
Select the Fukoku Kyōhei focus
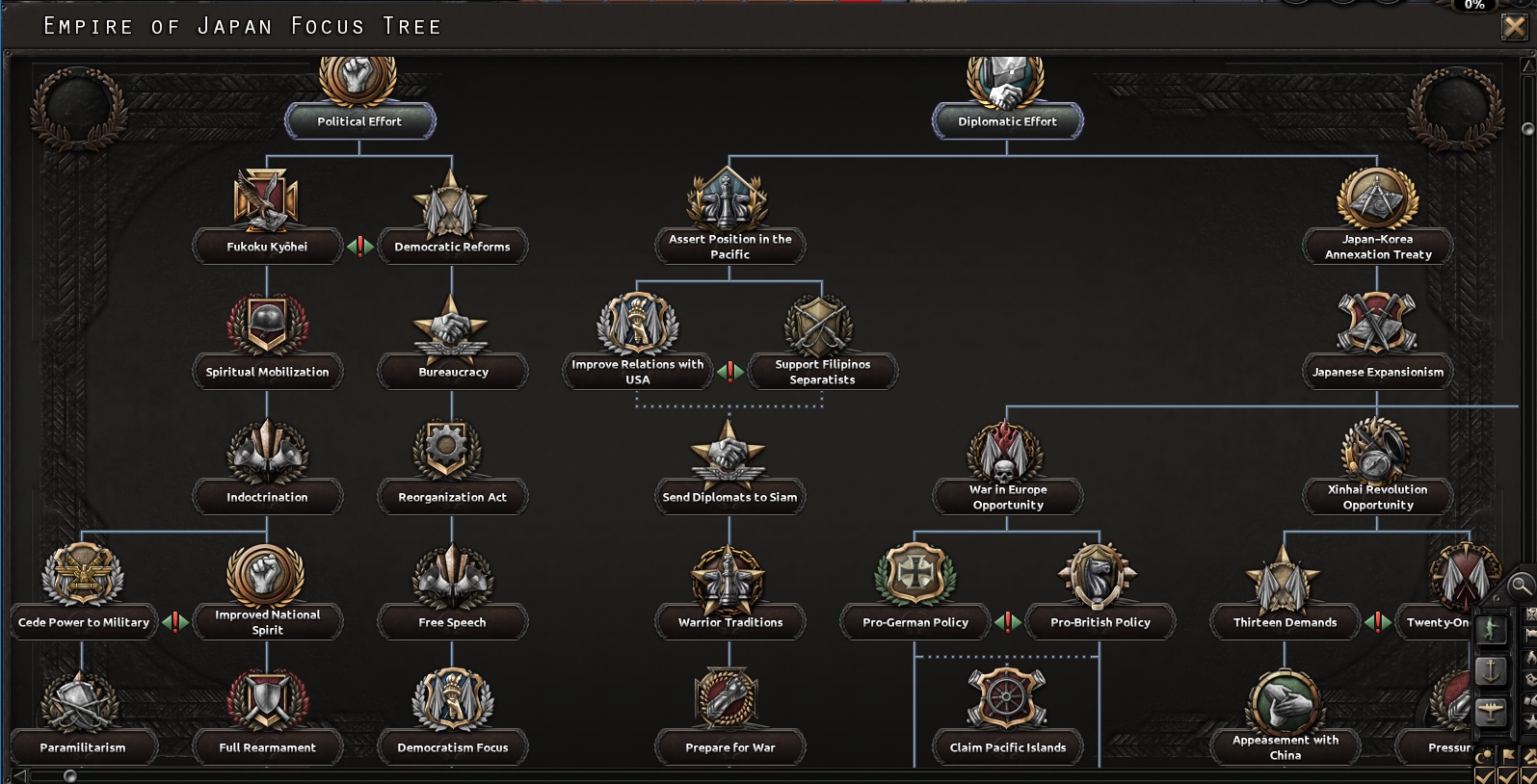point(268,247)
